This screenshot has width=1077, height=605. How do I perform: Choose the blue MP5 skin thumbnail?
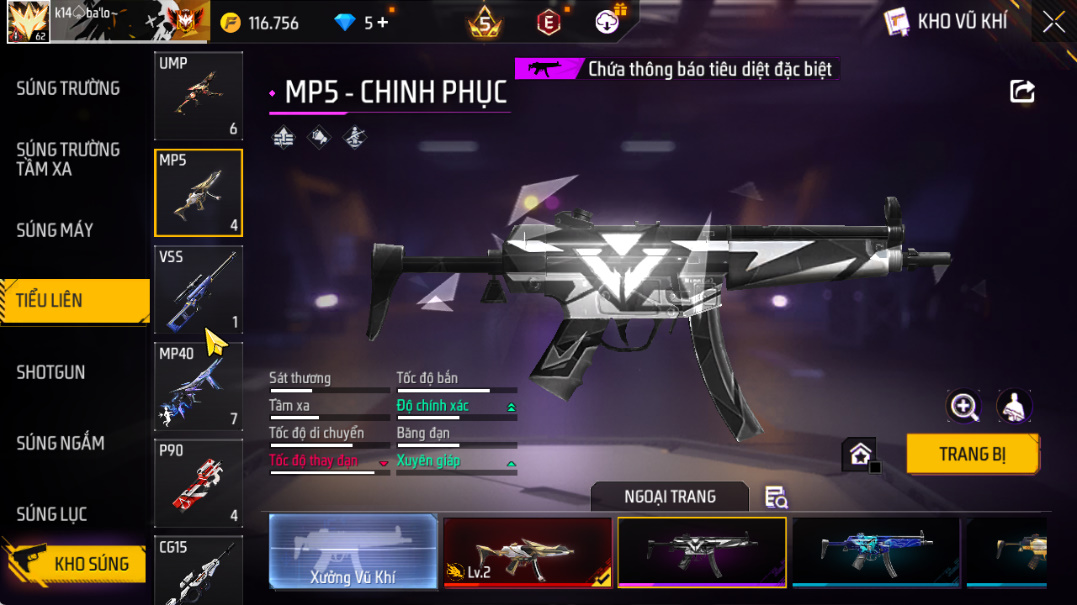pos(875,551)
